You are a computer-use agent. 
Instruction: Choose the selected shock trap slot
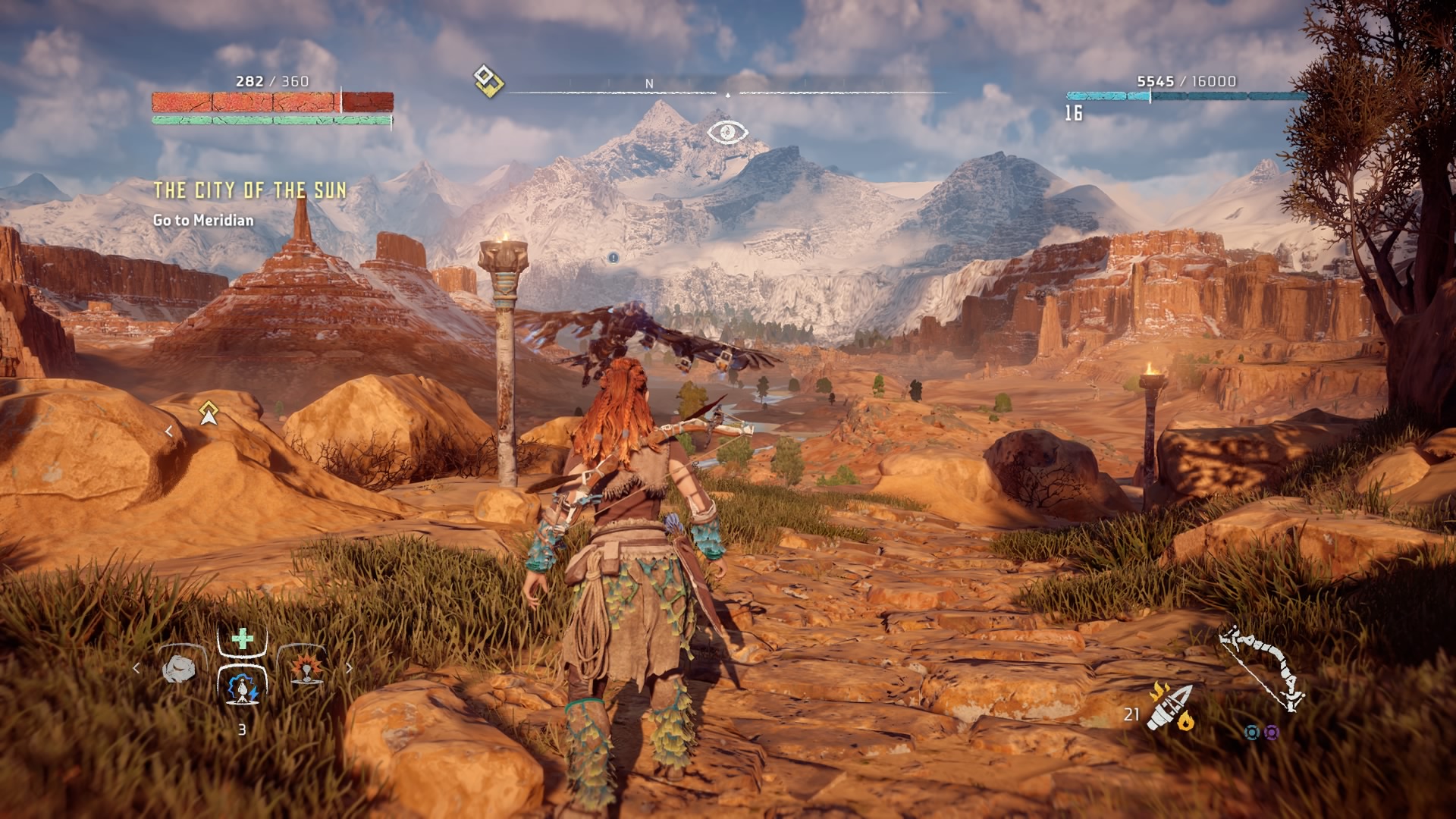243,686
